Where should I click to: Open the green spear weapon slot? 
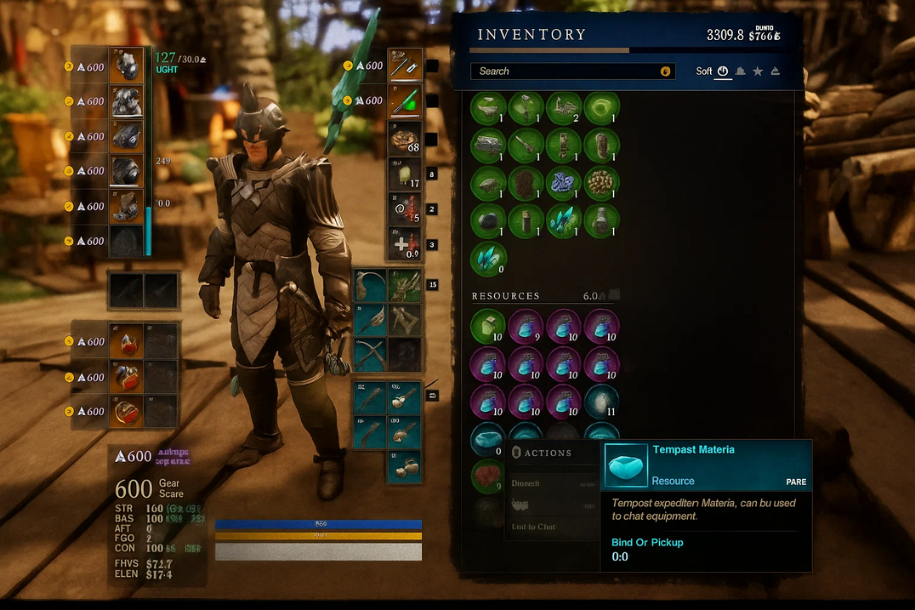(x=405, y=101)
